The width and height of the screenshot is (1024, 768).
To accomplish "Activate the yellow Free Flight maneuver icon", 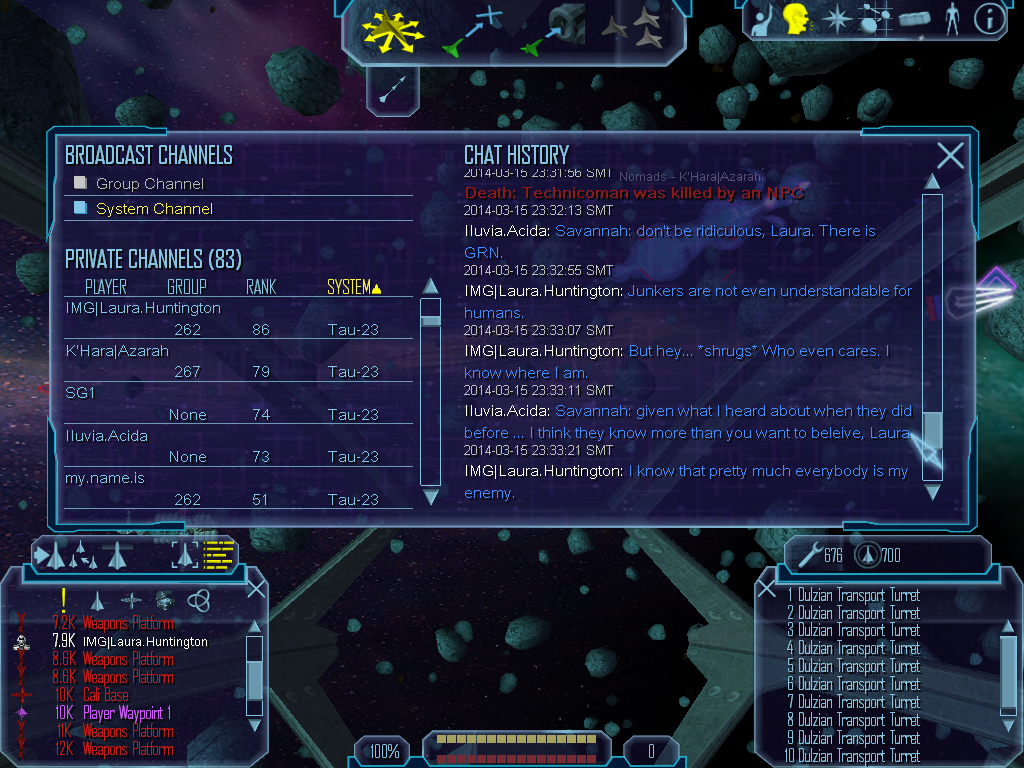I will (394, 29).
